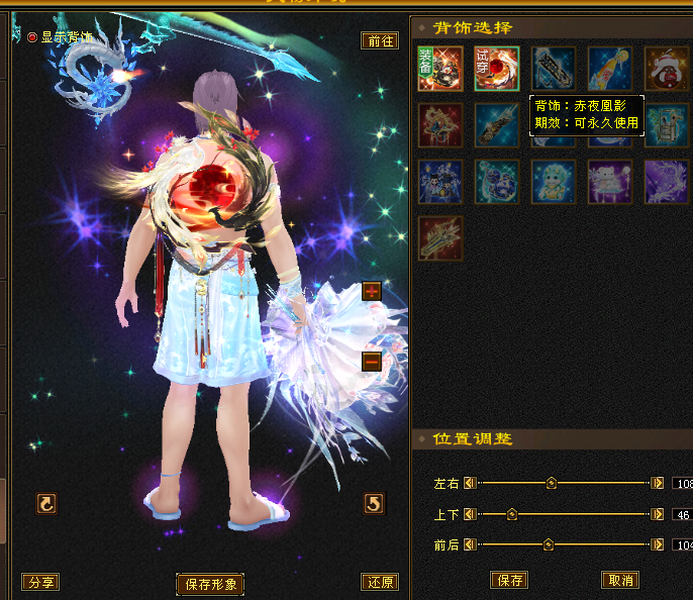Image resolution: width=693 pixels, height=600 pixels.
Task: Choose the orange soda bottle ornament
Action: coord(609,69)
